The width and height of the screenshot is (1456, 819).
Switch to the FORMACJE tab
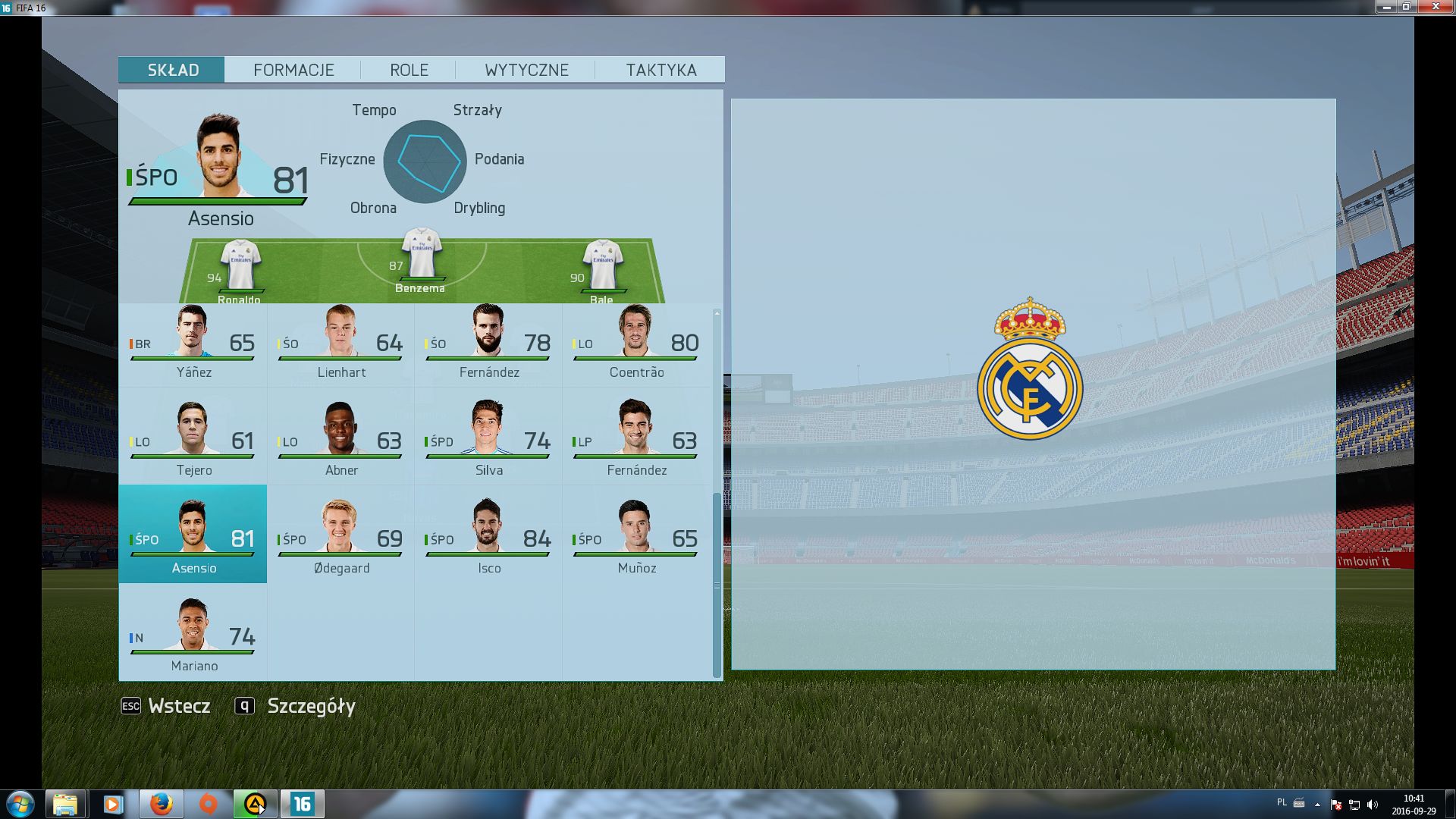293,70
